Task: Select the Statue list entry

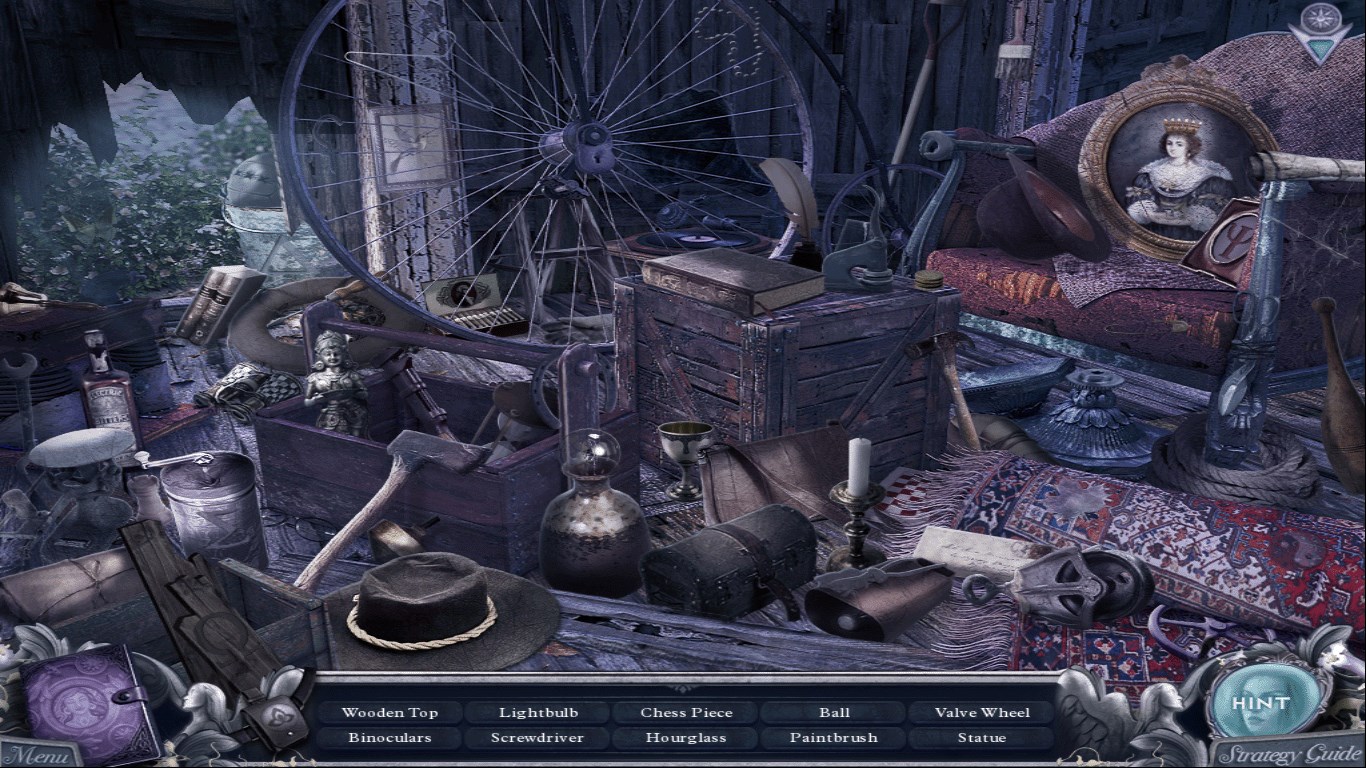Action: (982, 738)
